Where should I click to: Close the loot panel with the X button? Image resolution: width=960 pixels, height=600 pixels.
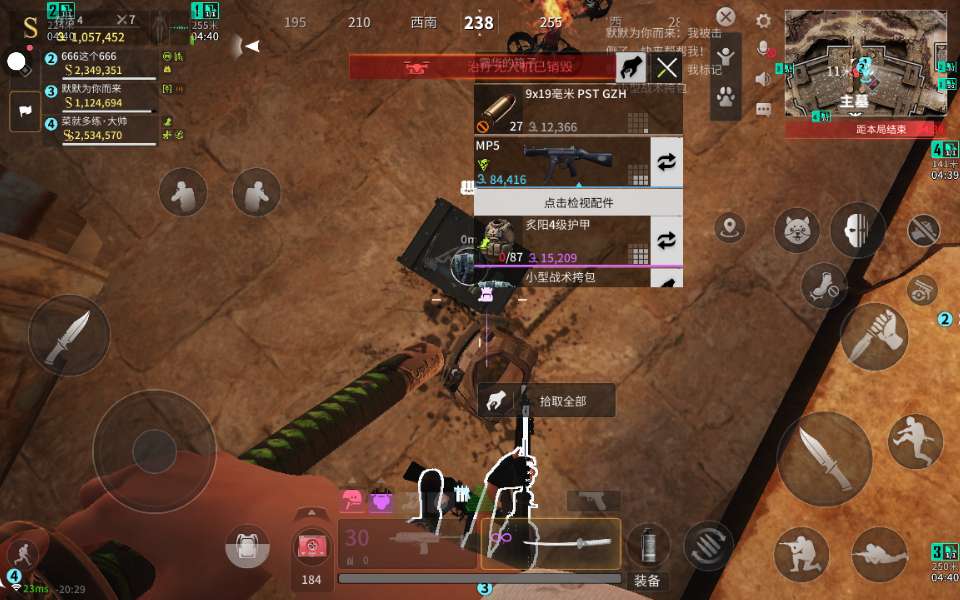pyautogui.click(x=667, y=68)
